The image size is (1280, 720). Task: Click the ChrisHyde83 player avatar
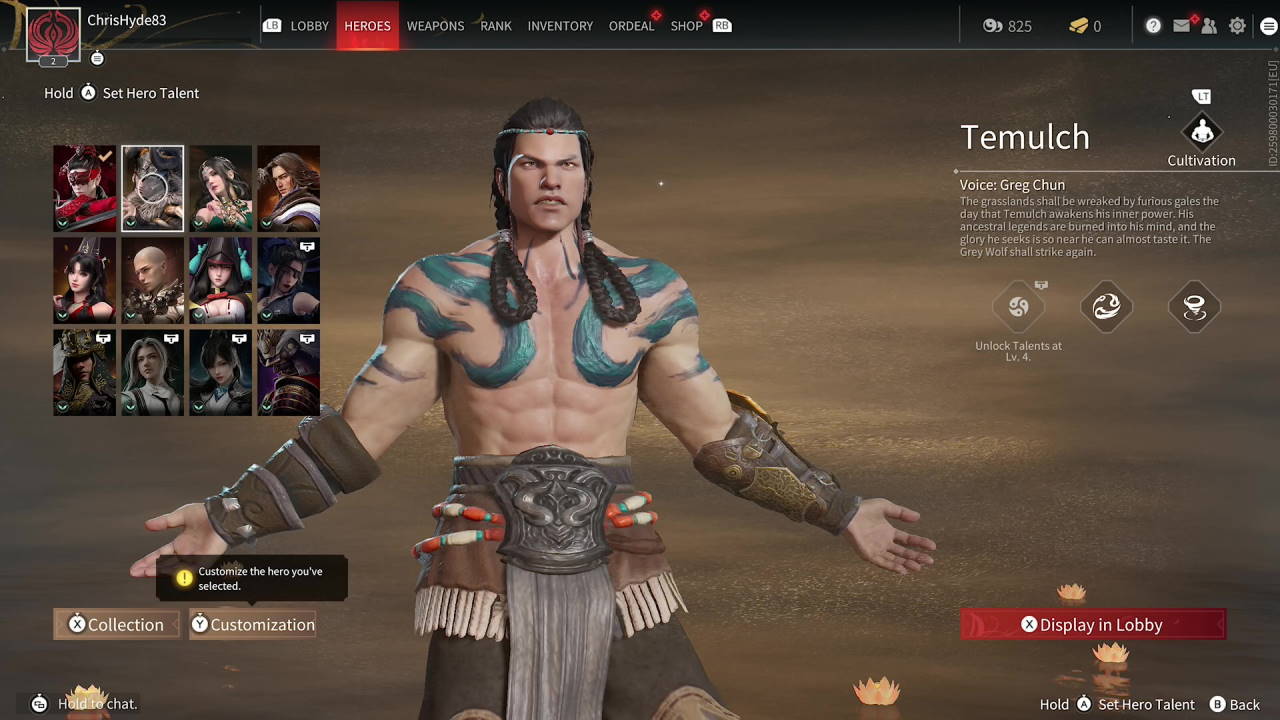click(53, 34)
